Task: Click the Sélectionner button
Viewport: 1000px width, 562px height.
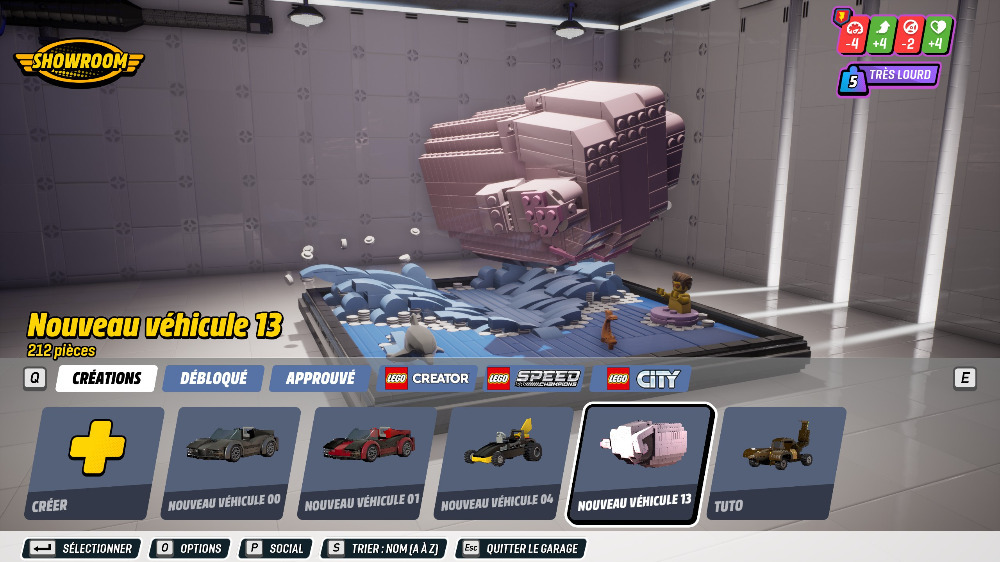Action: (82, 549)
